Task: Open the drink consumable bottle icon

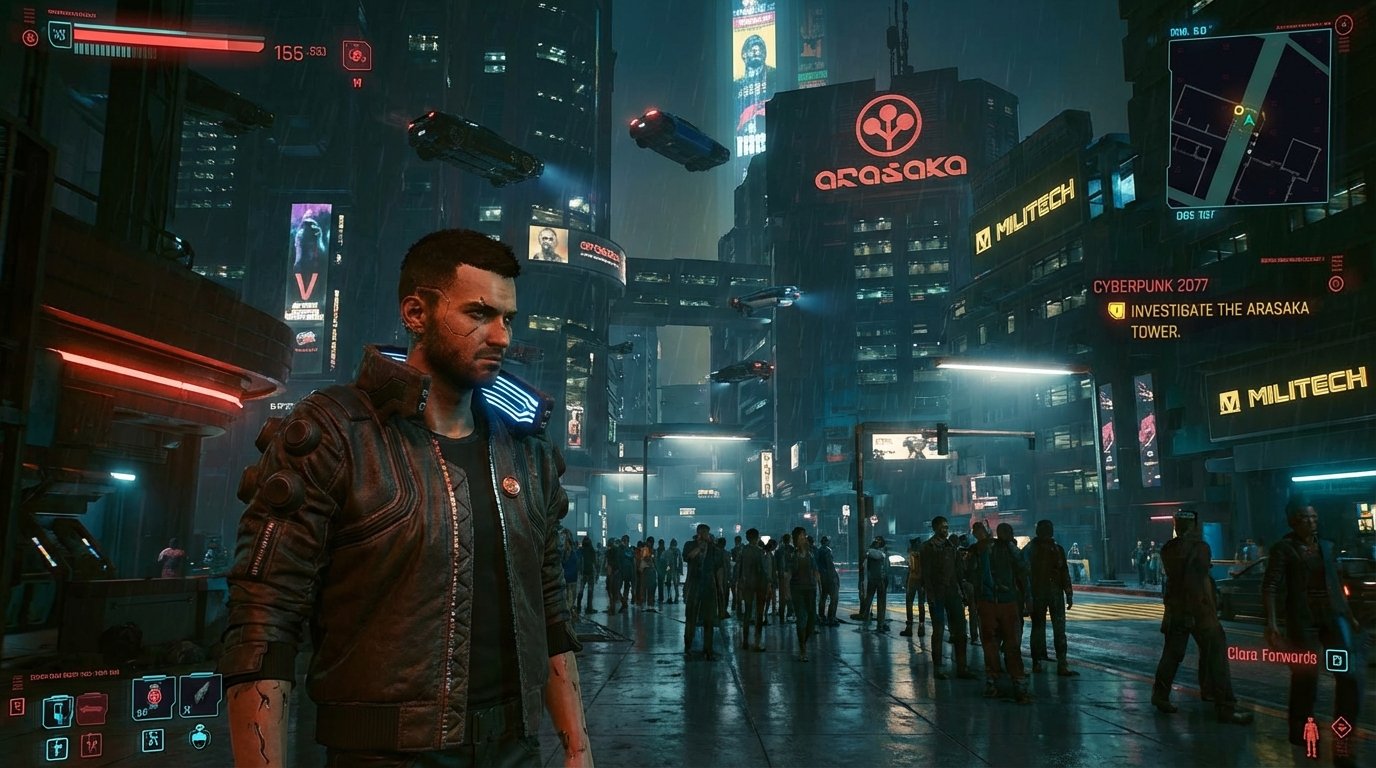Action: 199,739
